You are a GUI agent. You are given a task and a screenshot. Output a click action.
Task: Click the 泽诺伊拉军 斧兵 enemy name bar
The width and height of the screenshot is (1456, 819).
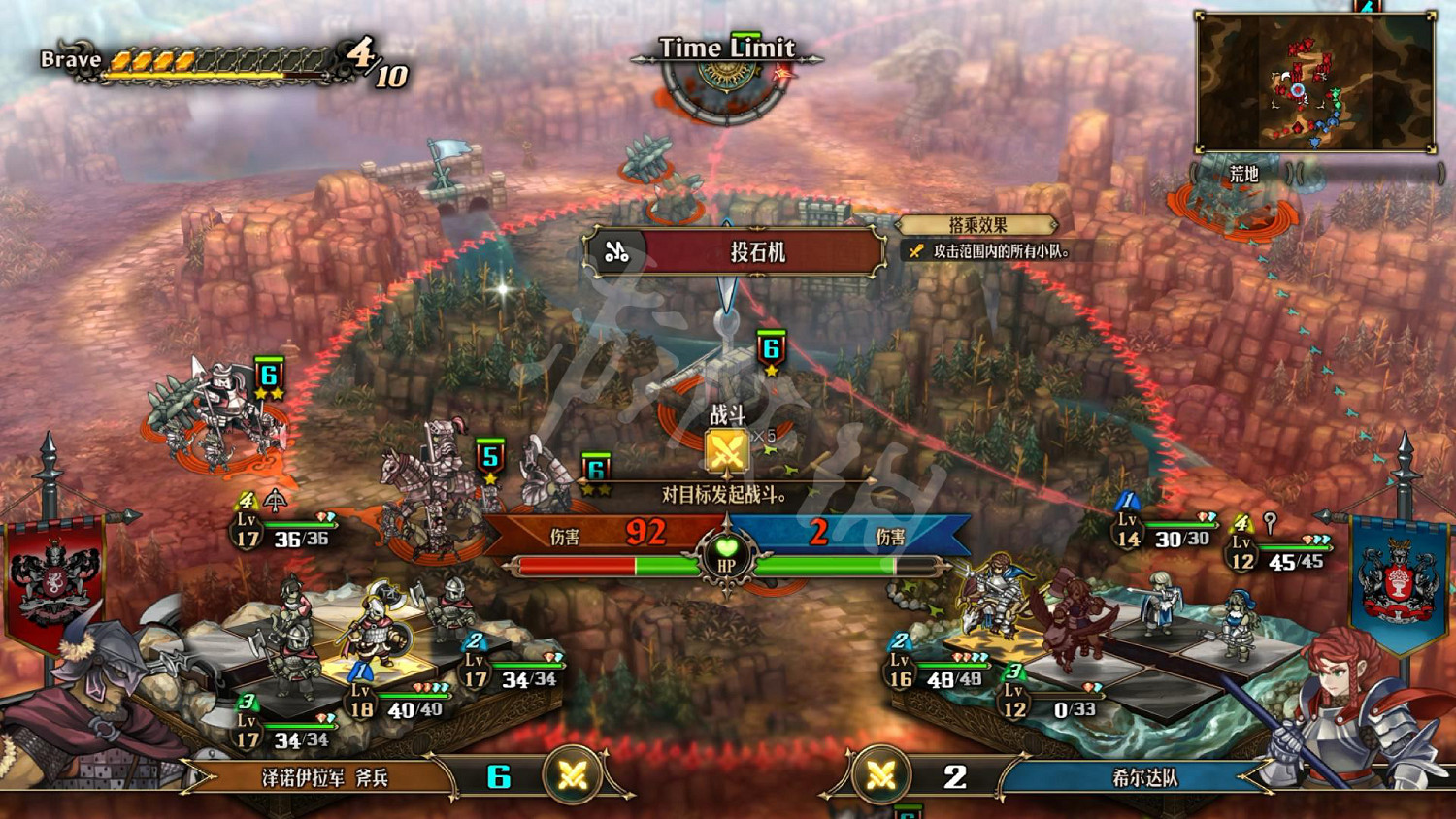coord(325,777)
